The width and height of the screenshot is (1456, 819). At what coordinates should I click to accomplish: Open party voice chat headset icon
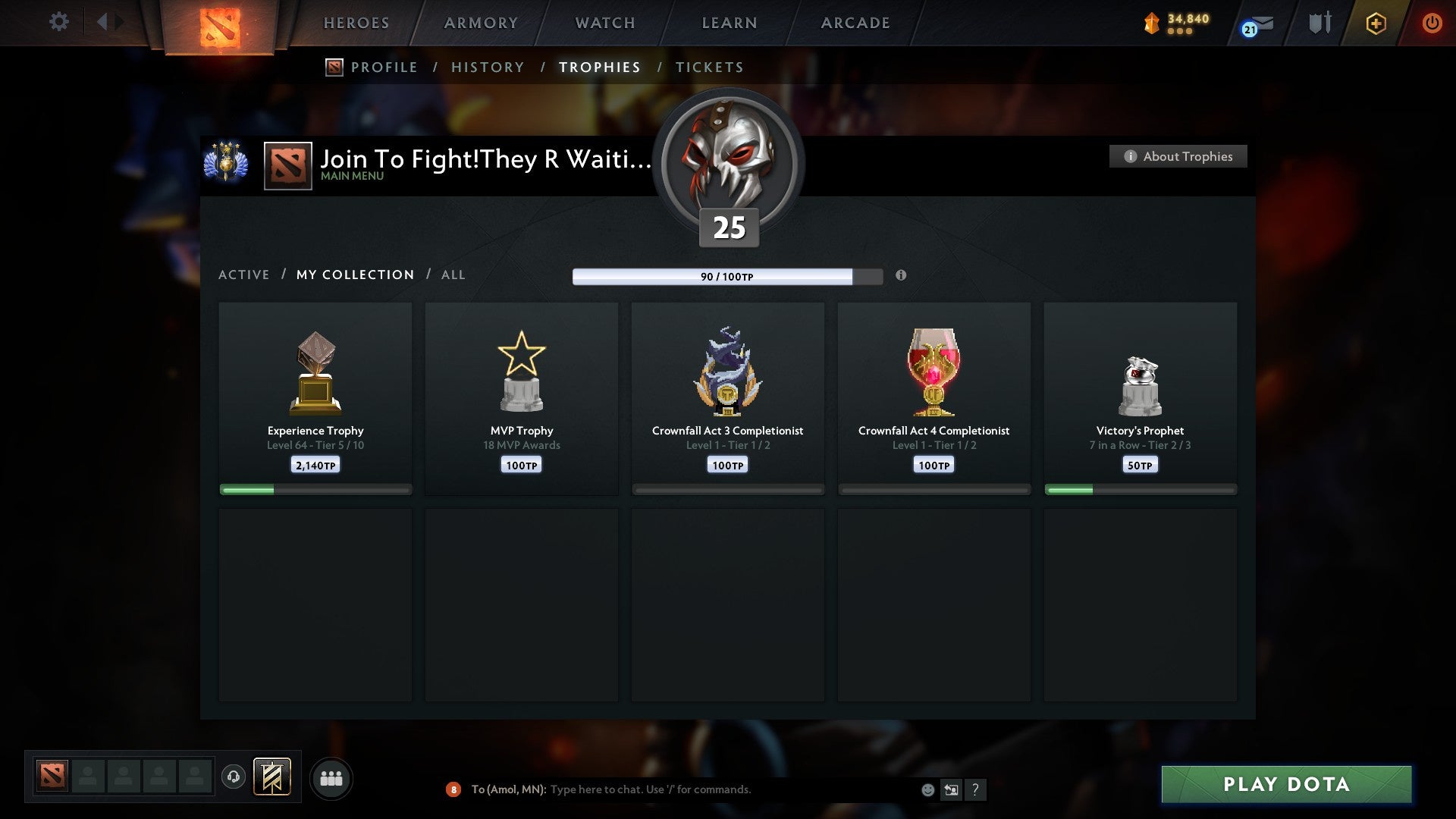click(234, 778)
